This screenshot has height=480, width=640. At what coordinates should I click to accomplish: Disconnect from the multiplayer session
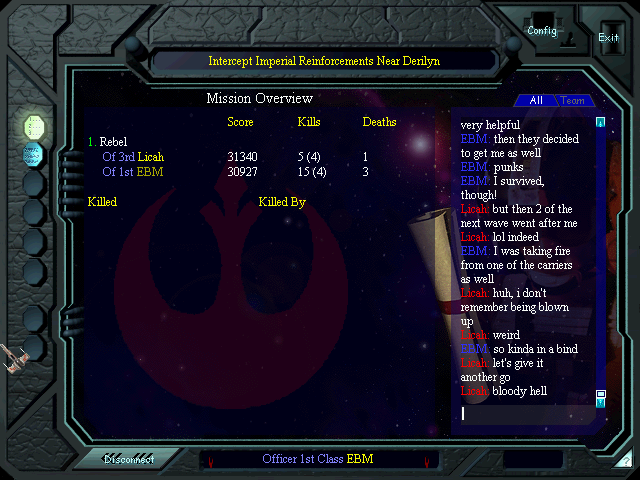[x=129, y=460]
